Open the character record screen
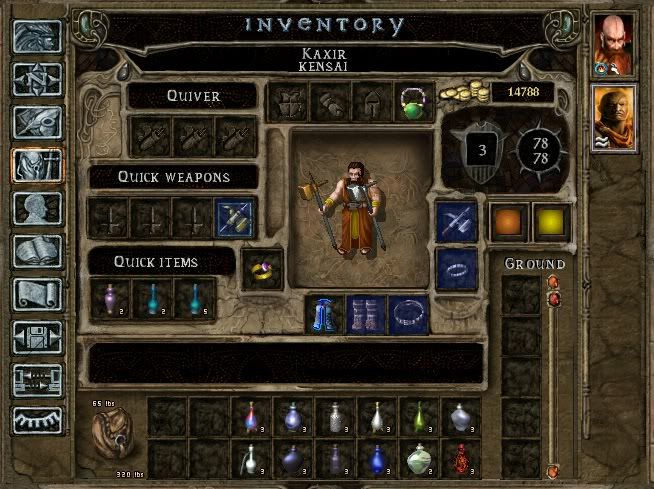654x489 pixels. click(37, 208)
